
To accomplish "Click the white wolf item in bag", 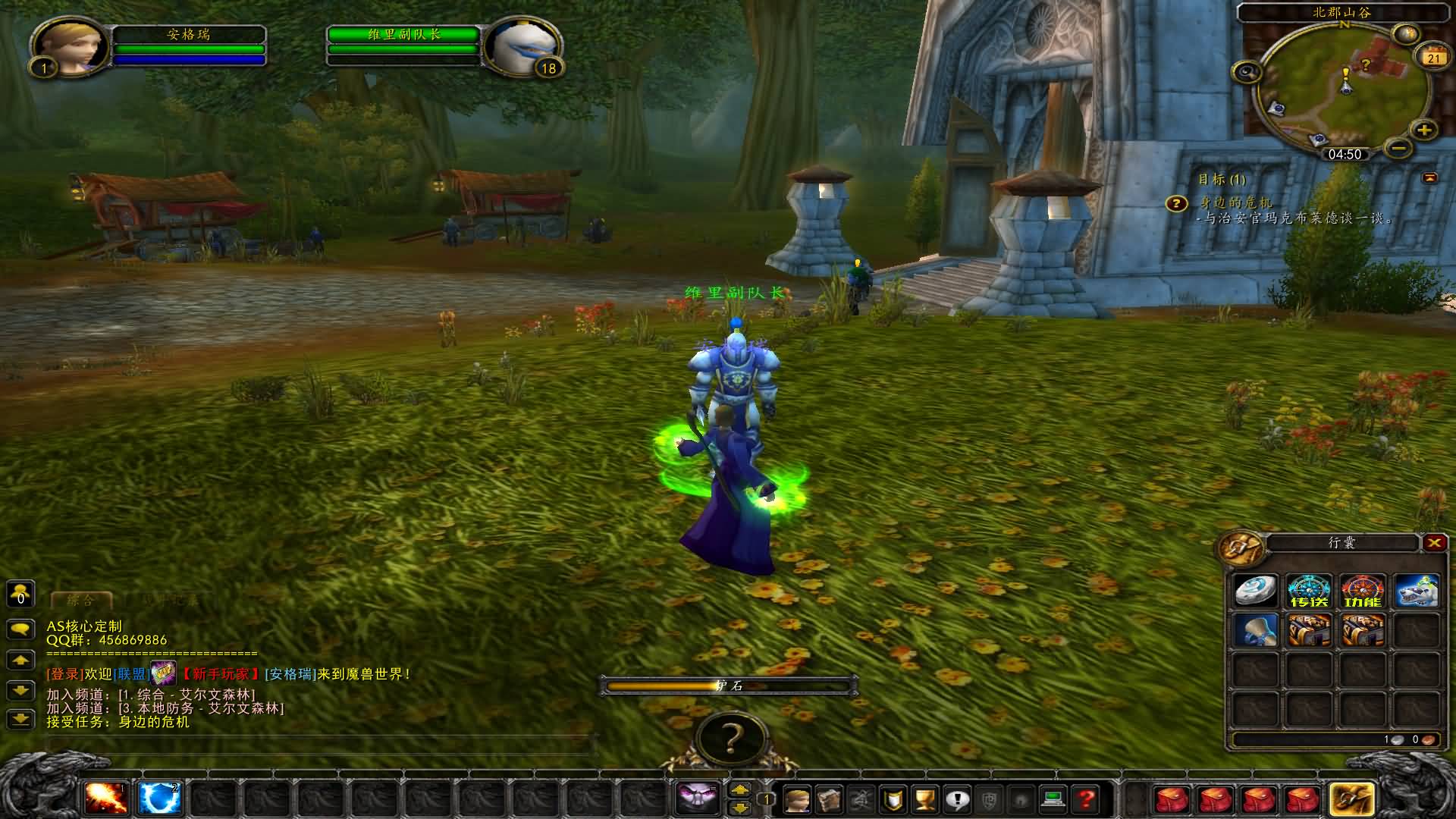I will tap(1416, 591).
